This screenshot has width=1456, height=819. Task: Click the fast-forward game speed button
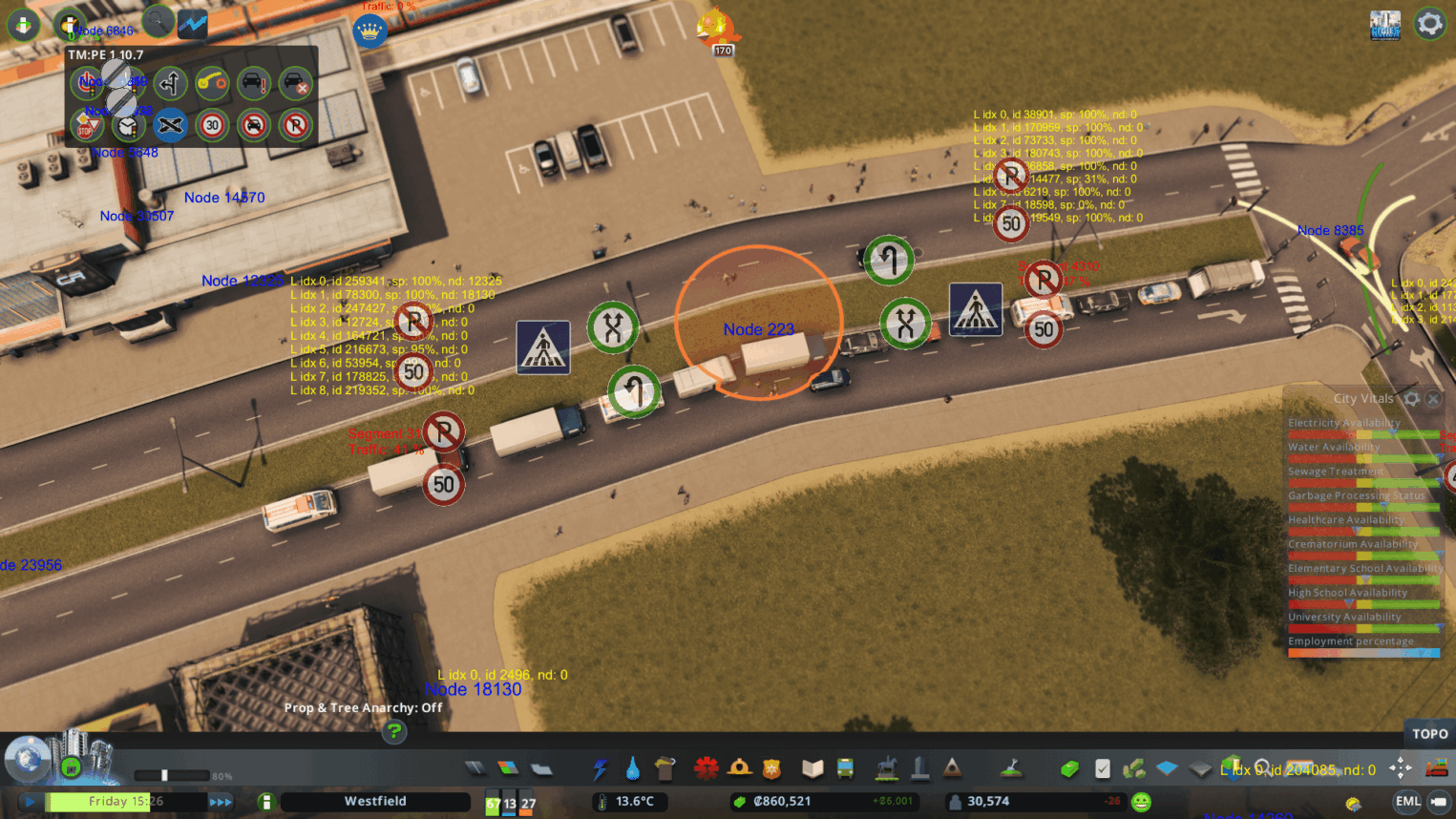pyautogui.click(x=221, y=802)
